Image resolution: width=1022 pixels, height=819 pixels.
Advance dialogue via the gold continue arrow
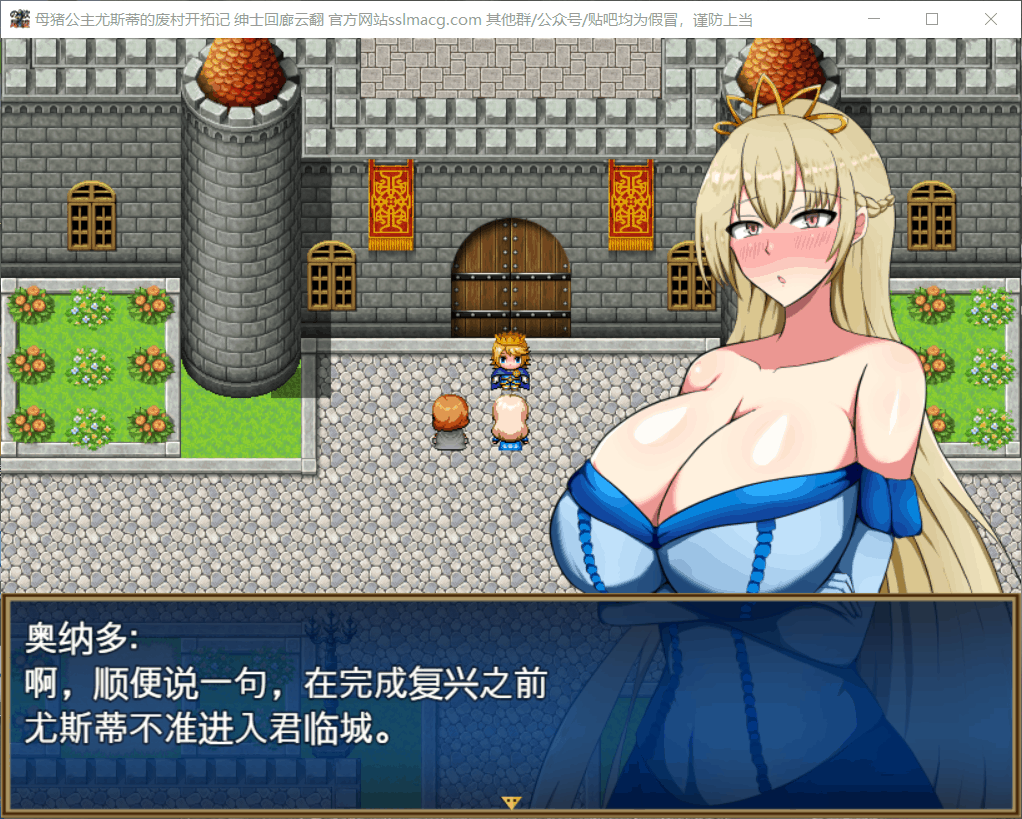click(x=512, y=802)
